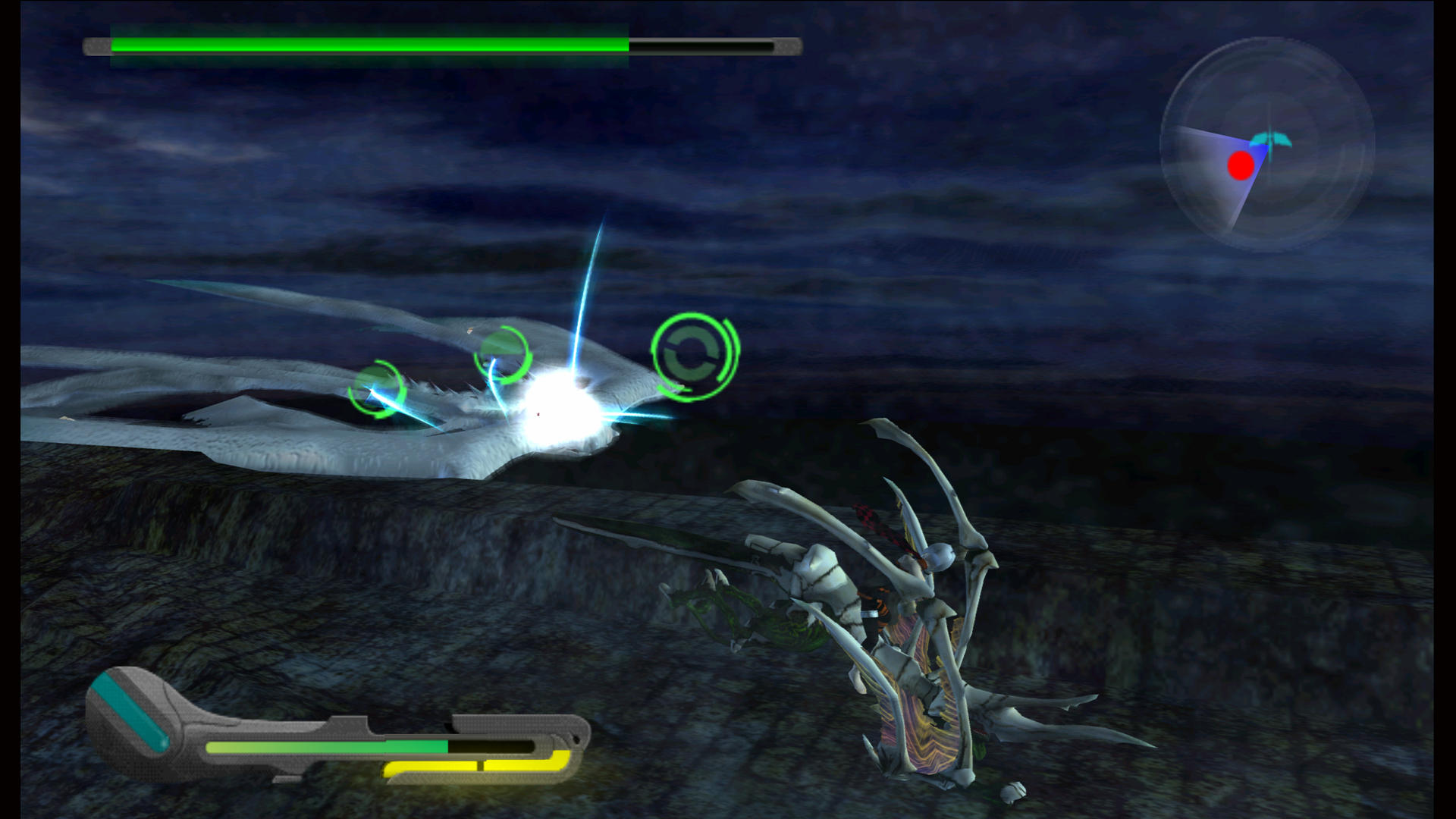Select the largest green lock-on reticle
The height and width of the screenshot is (819, 1456).
pyautogui.click(x=692, y=356)
